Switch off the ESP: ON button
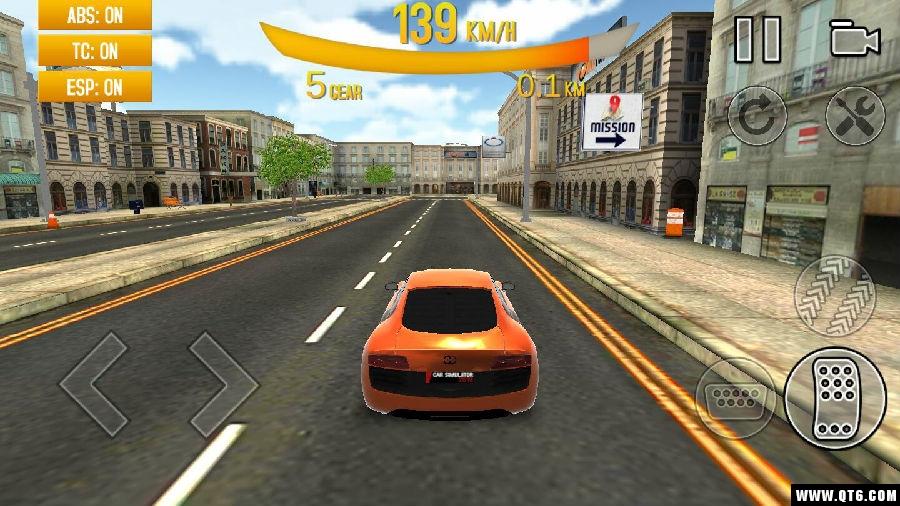 pyautogui.click(x=95, y=86)
